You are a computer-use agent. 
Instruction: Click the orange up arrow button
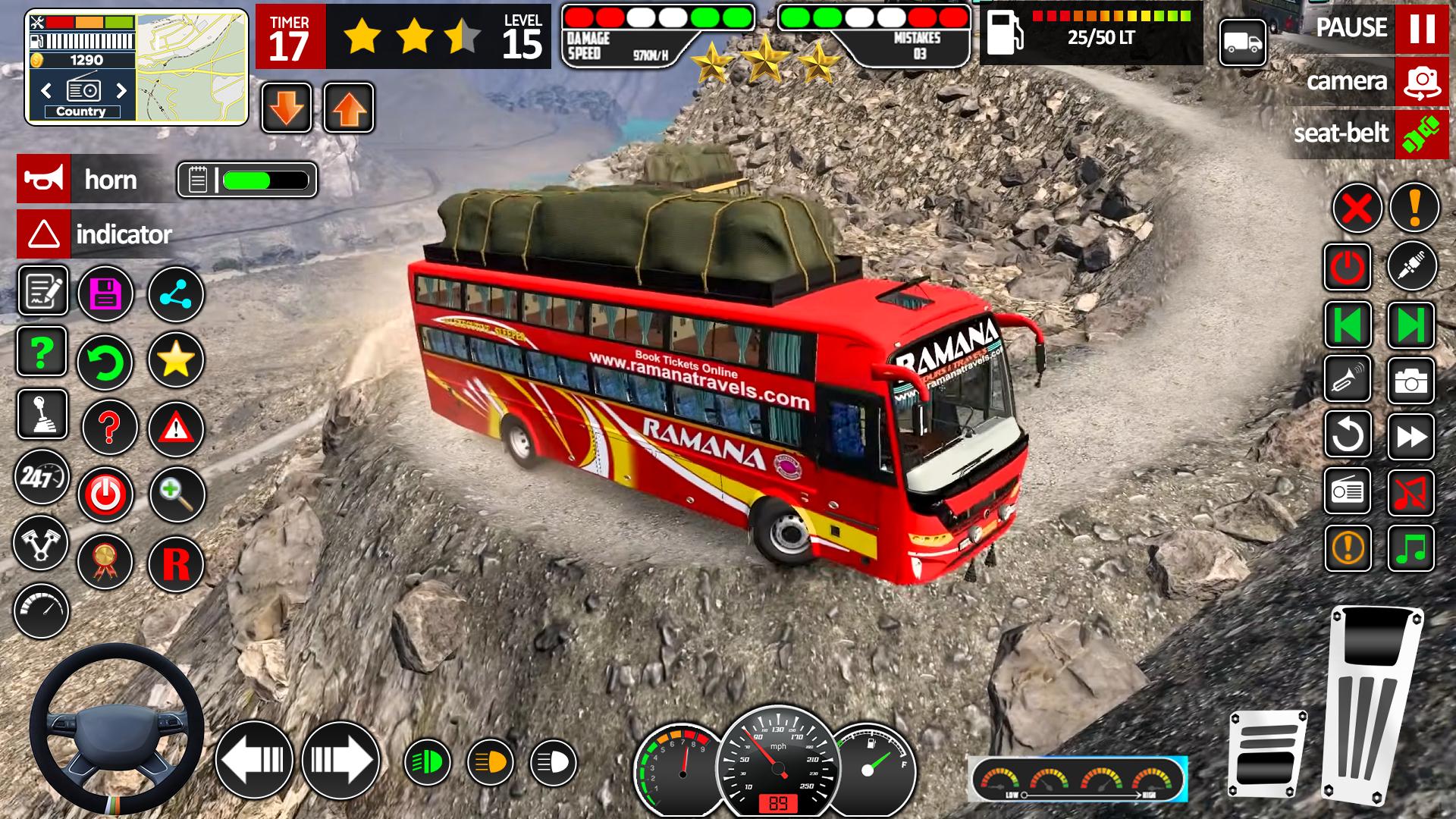349,108
